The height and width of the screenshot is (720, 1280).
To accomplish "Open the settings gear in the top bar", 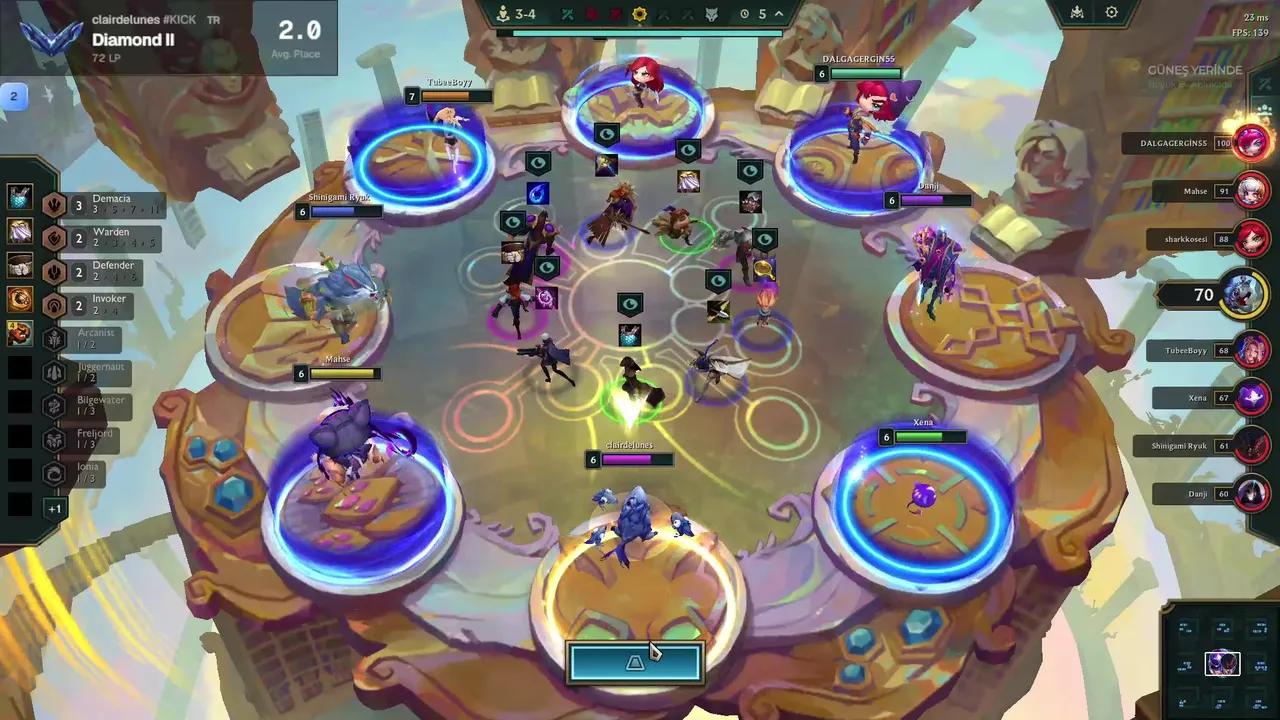I will (1111, 13).
